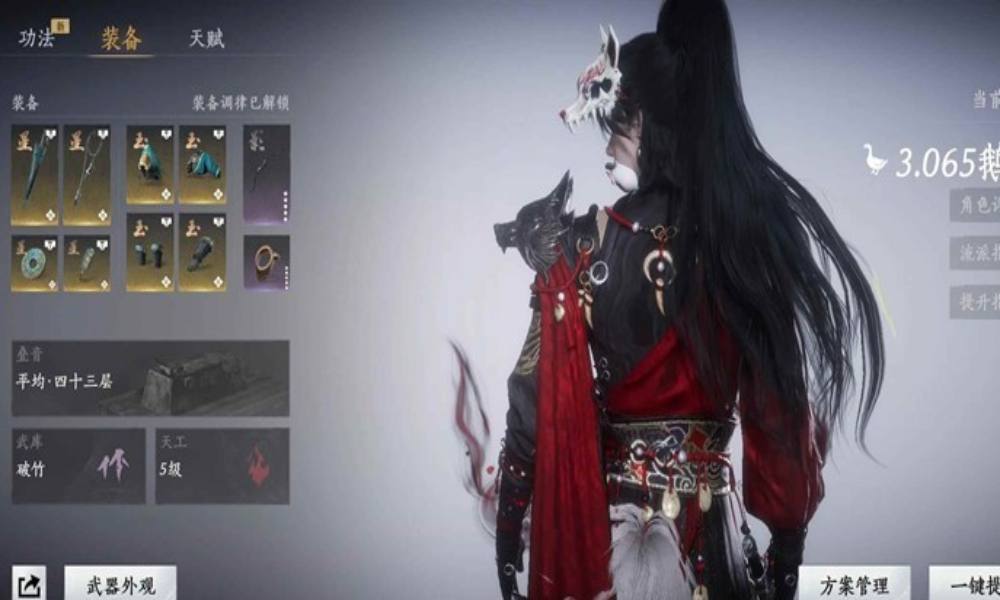1000x600 pixels.
Task: Select the spear weapon equipment slot
Action: 87,174
